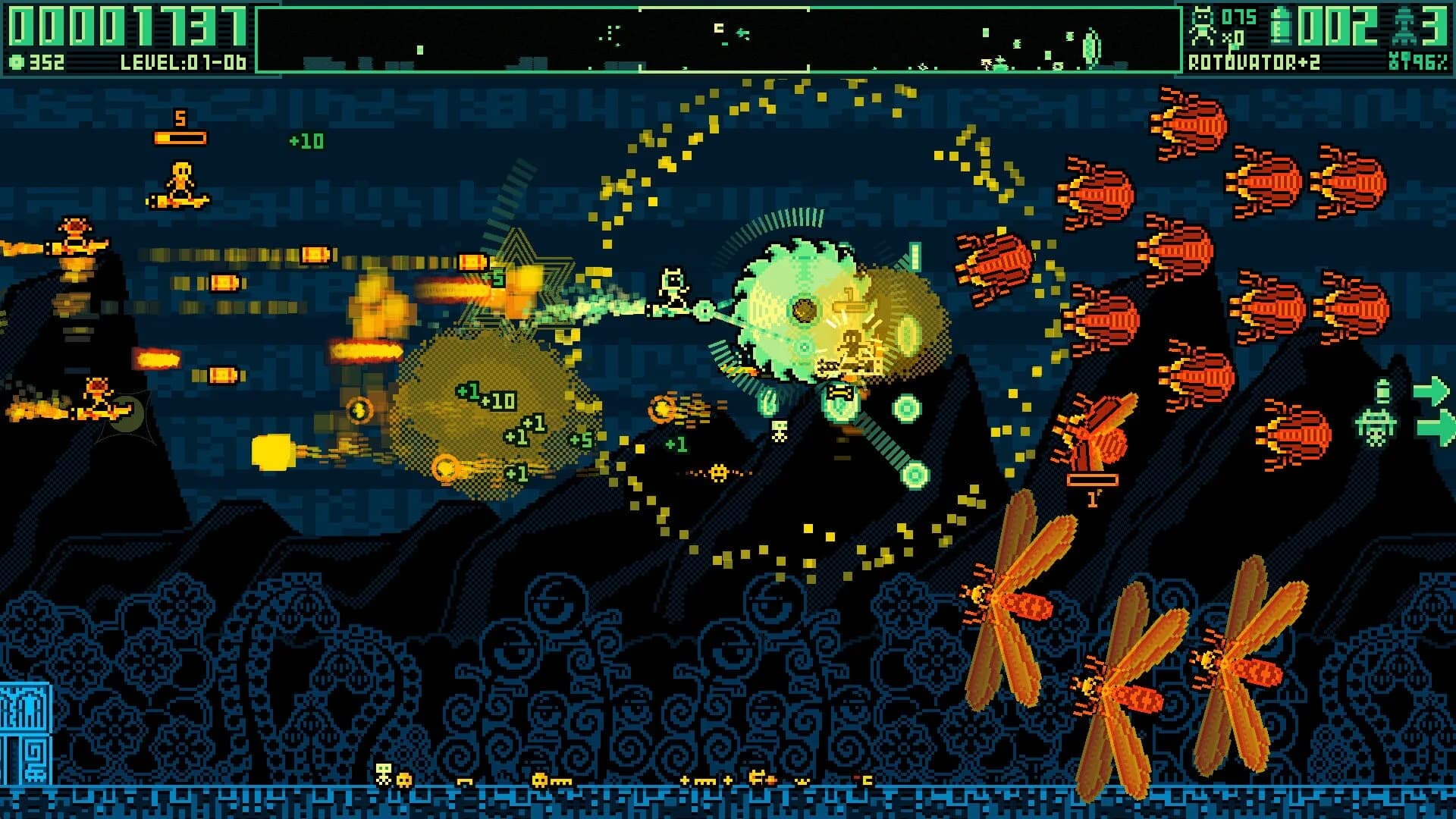The height and width of the screenshot is (819, 1456).
Task: Open the LEVEL:01-06 stage indicator
Action: click(x=182, y=62)
